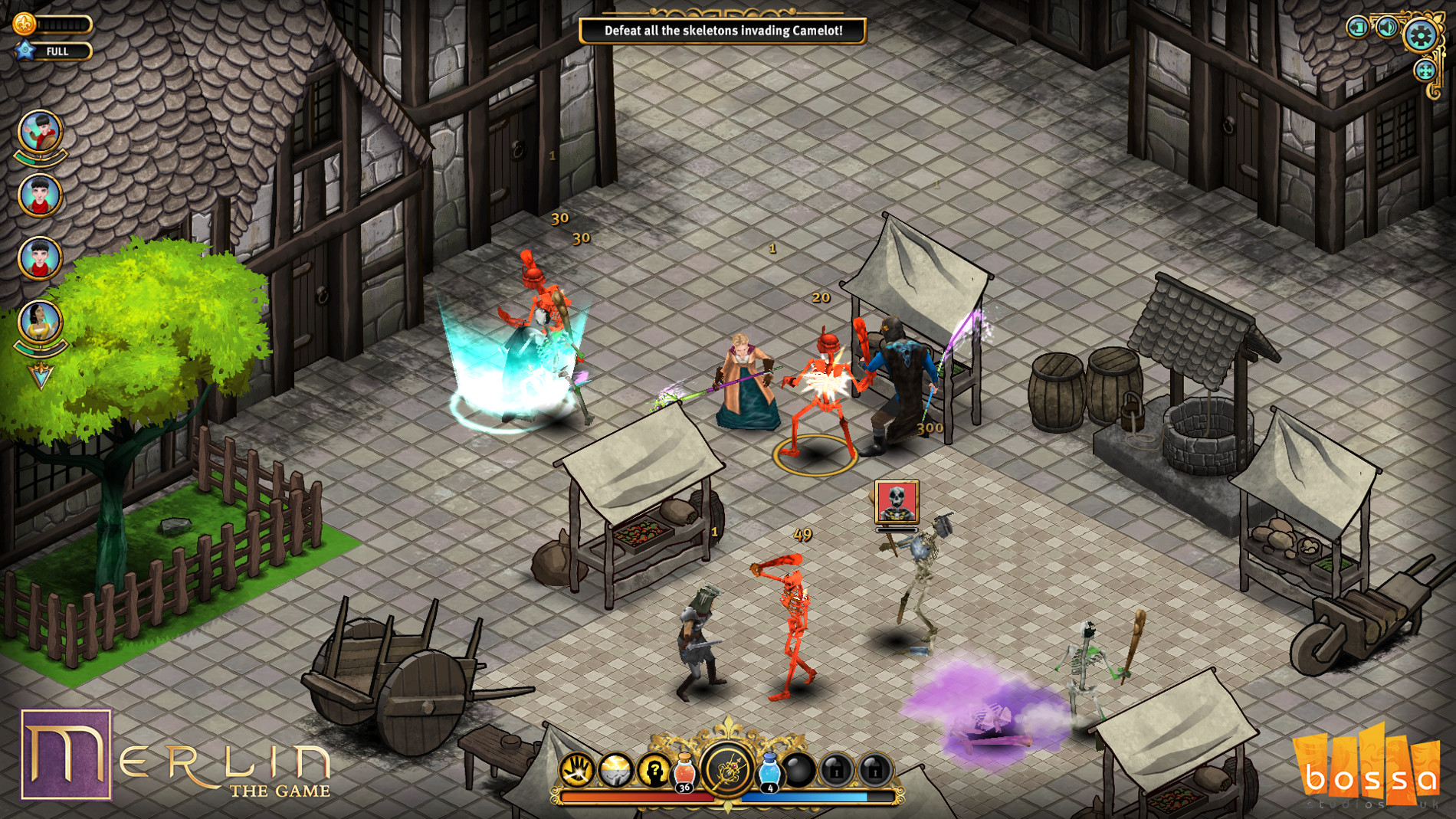The height and width of the screenshot is (819, 1456).
Task: Click the gold fleur-de-lis coin icon
Action: pyautogui.click(x=24, y=24)
